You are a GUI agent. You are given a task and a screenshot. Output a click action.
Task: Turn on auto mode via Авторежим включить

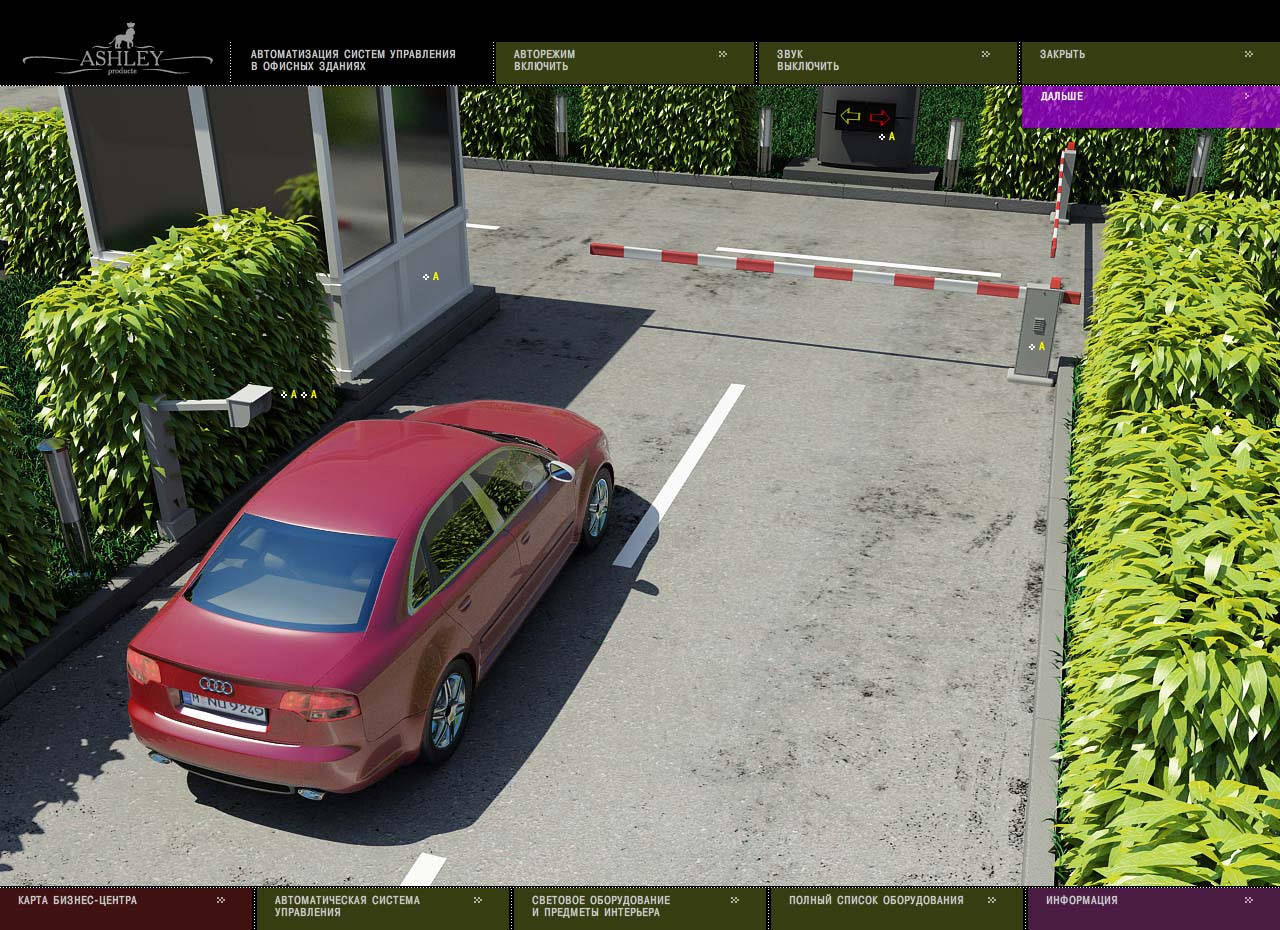(x=623, y=61)
